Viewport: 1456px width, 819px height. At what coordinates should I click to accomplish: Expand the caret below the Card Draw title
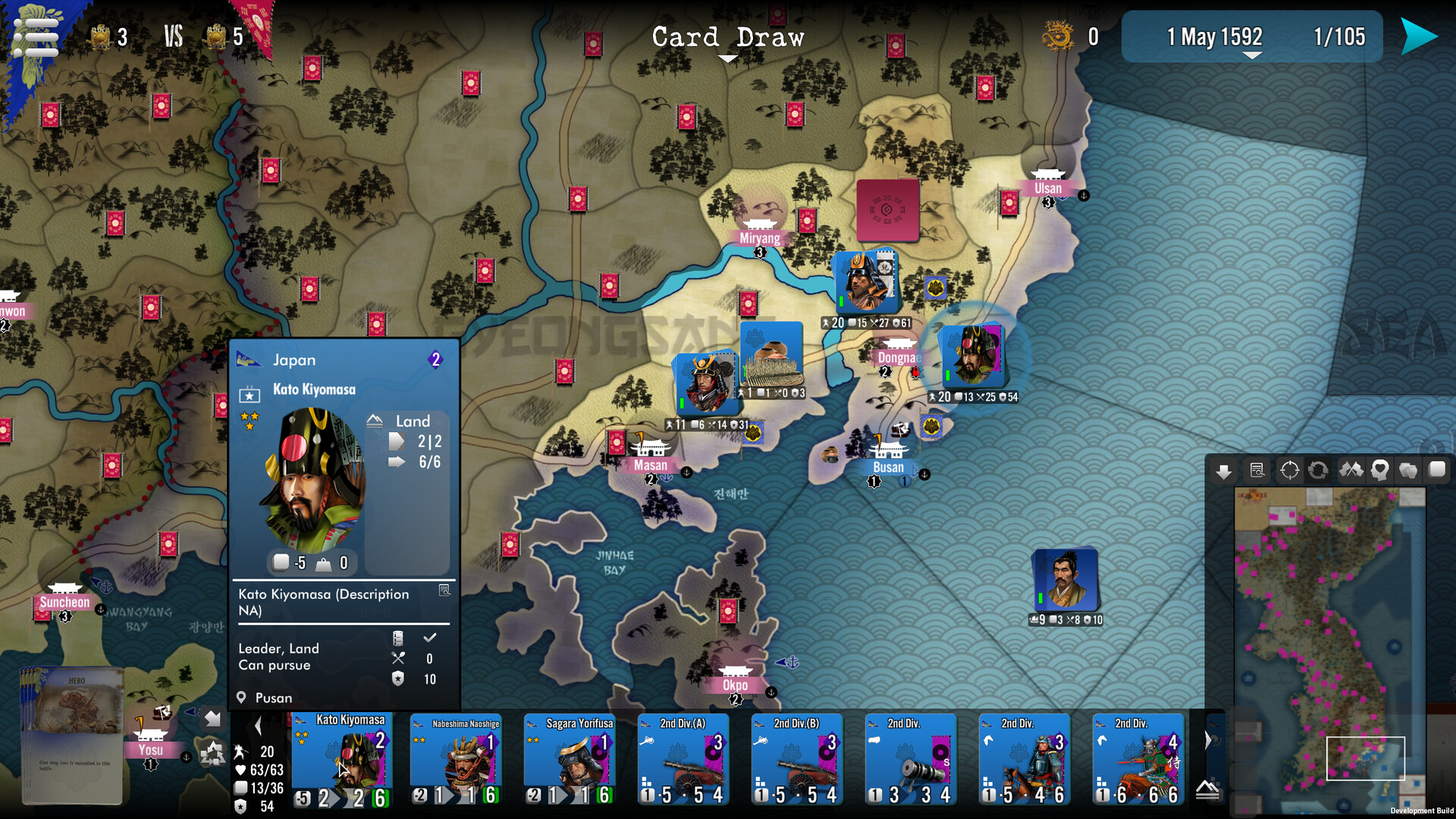click(x=730, y=58)
